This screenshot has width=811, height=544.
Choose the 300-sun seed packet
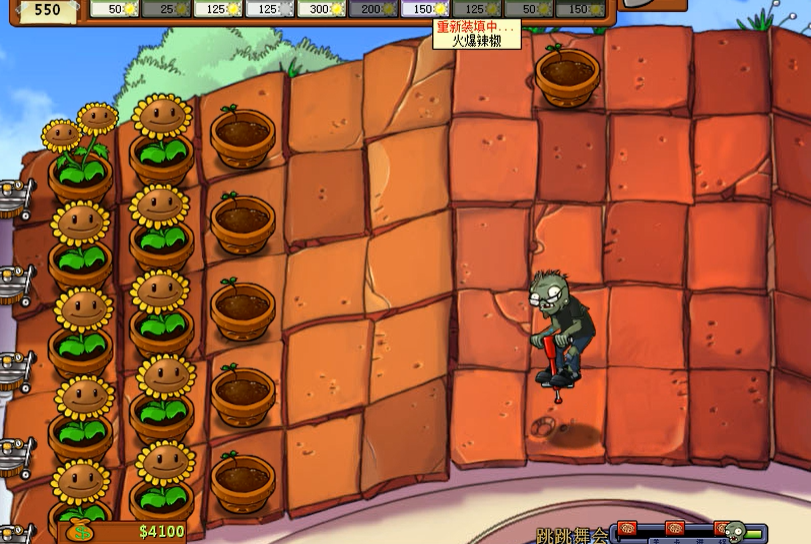tap(321, 9)
